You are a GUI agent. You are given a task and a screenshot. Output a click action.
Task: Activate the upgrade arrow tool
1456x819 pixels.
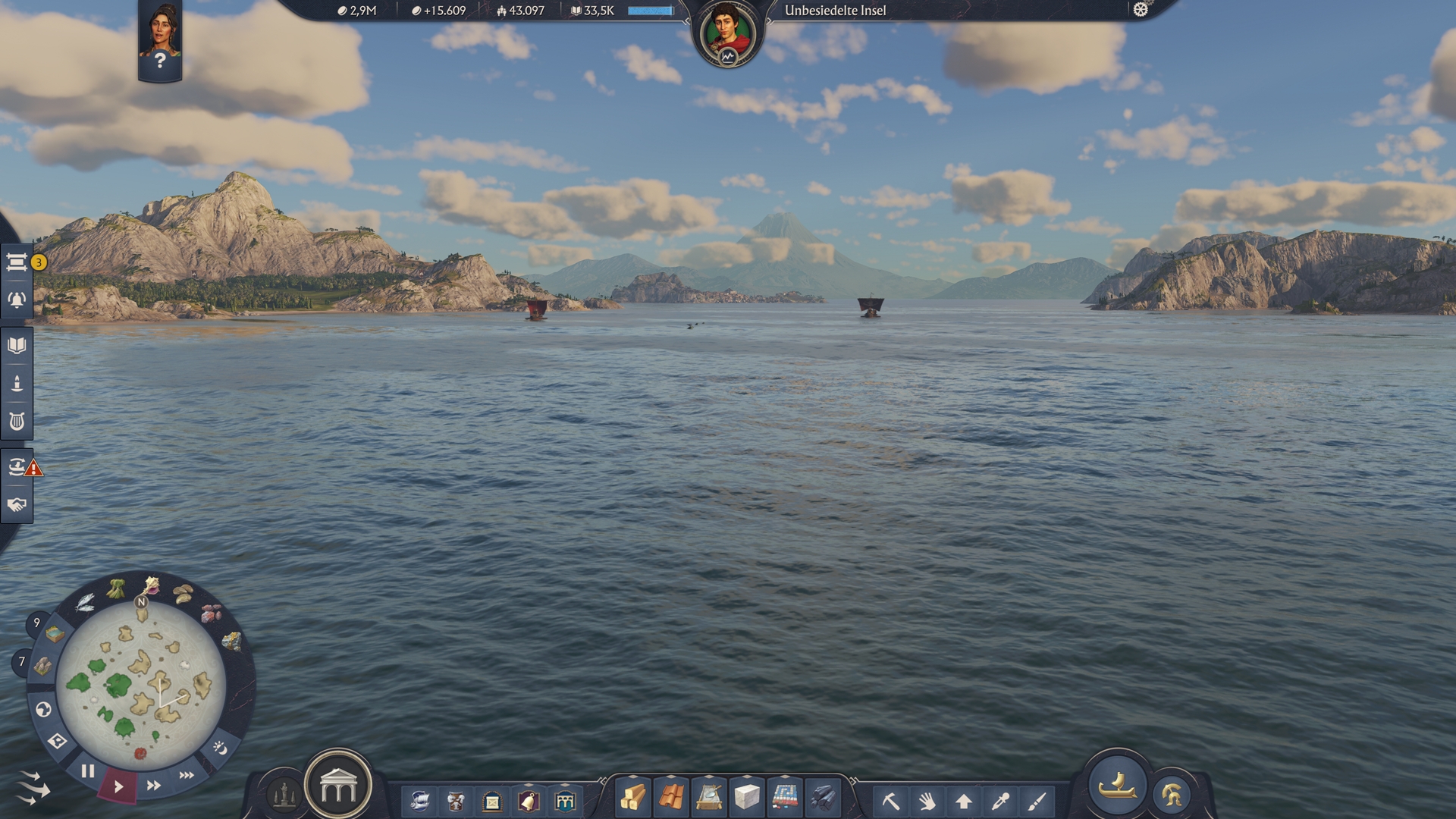pos(964,801)
